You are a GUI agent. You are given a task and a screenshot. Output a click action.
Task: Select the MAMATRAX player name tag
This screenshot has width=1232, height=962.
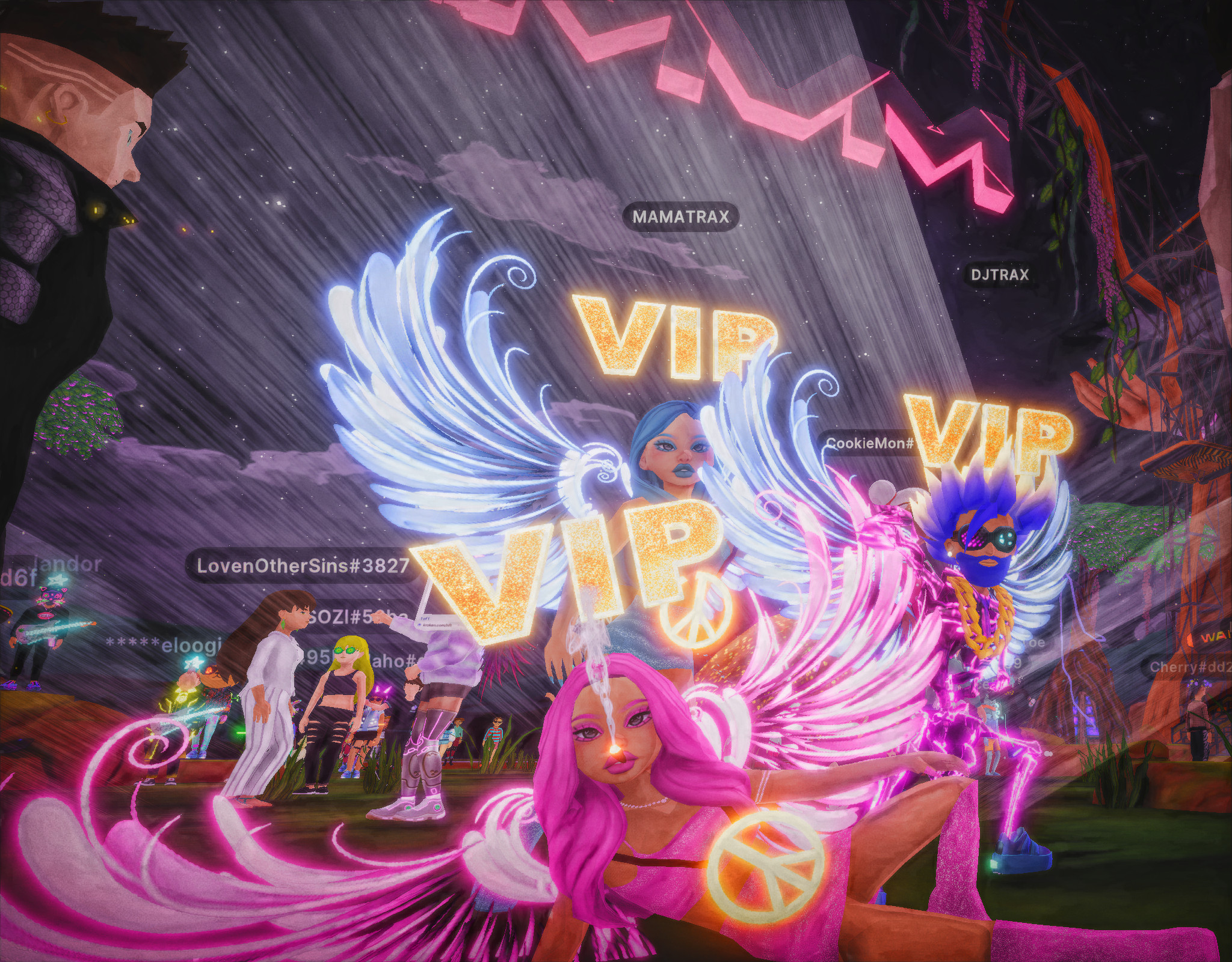pos(680,216)
